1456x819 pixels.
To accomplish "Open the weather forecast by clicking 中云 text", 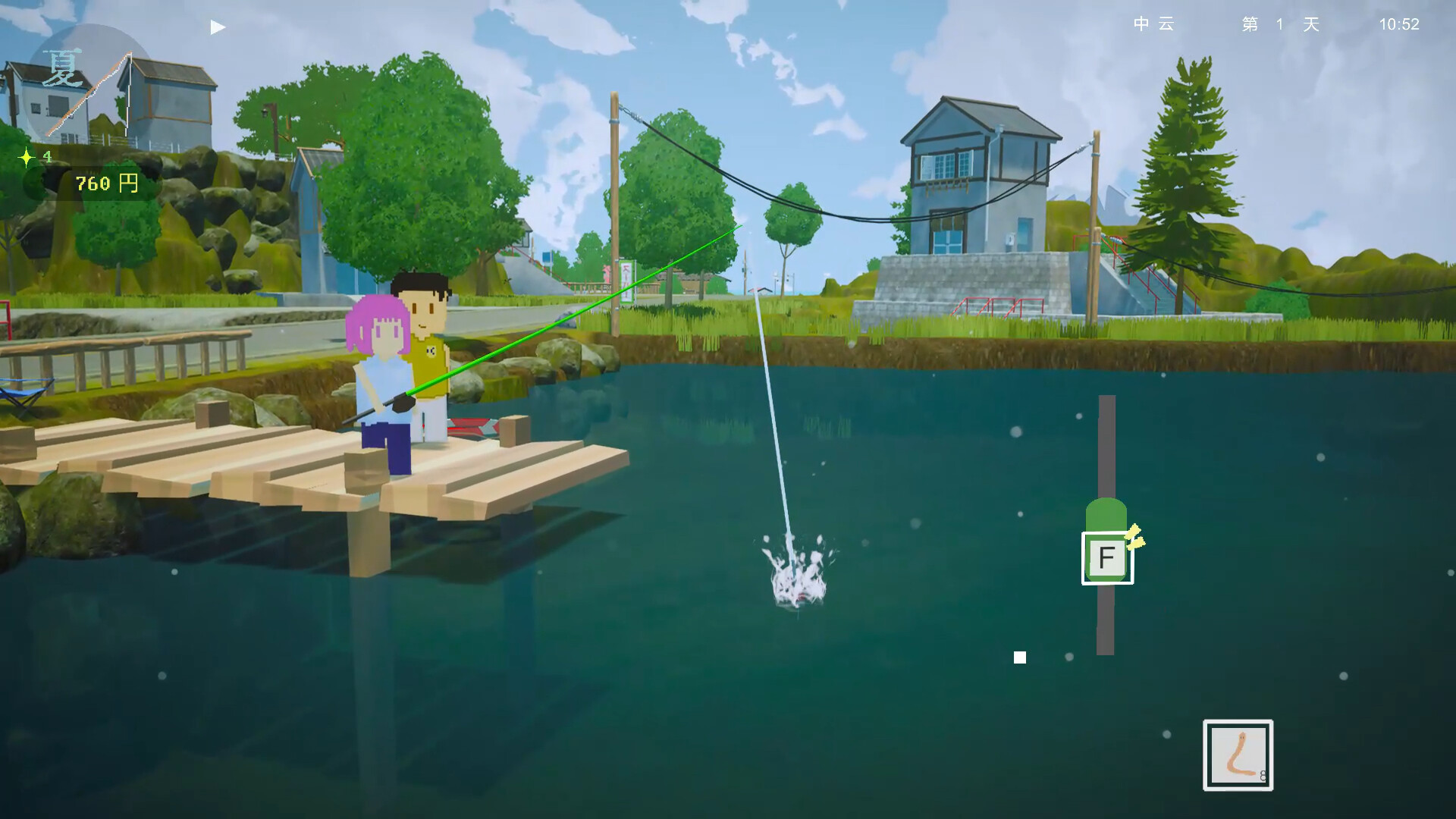I will coord(1153,25).
